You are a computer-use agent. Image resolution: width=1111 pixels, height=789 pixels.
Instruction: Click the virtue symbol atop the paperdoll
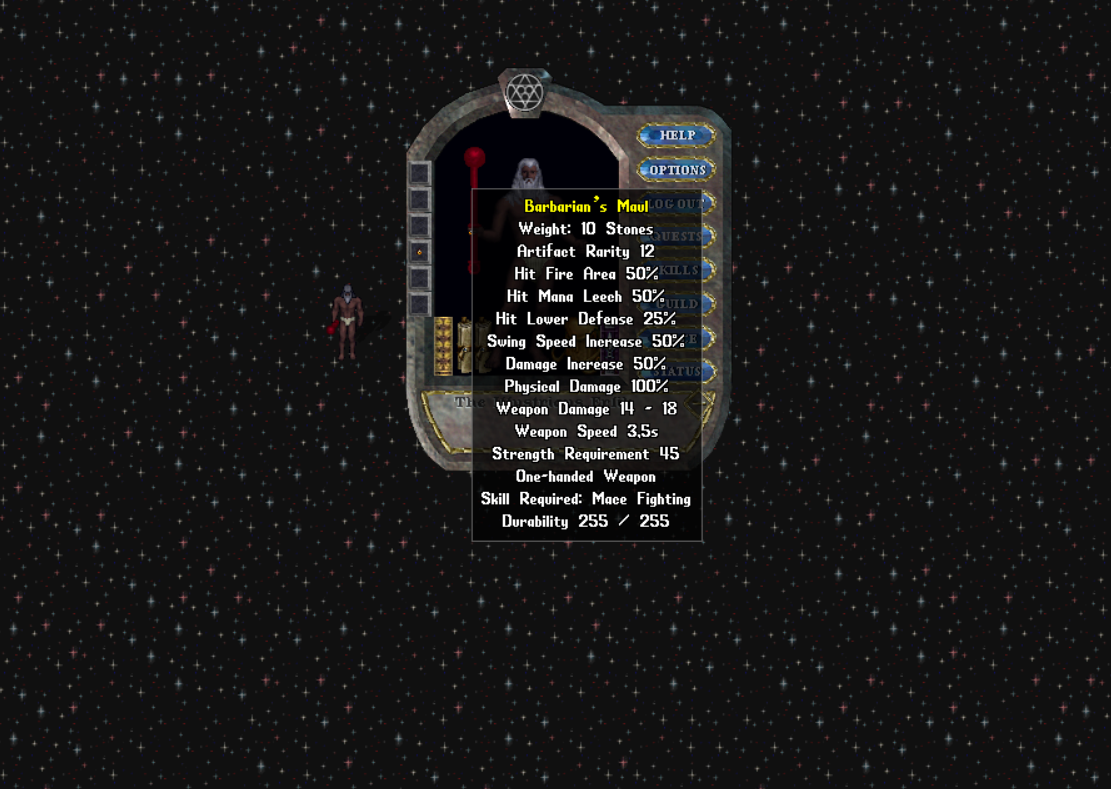(523, 94)
